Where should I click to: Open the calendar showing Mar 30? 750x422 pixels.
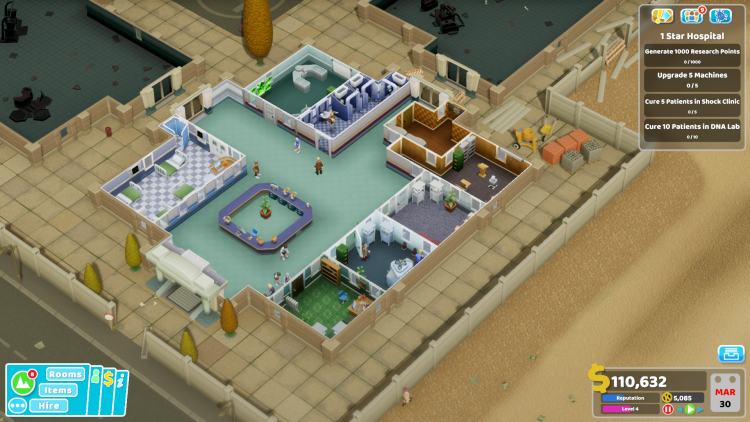tap(724, 394)
